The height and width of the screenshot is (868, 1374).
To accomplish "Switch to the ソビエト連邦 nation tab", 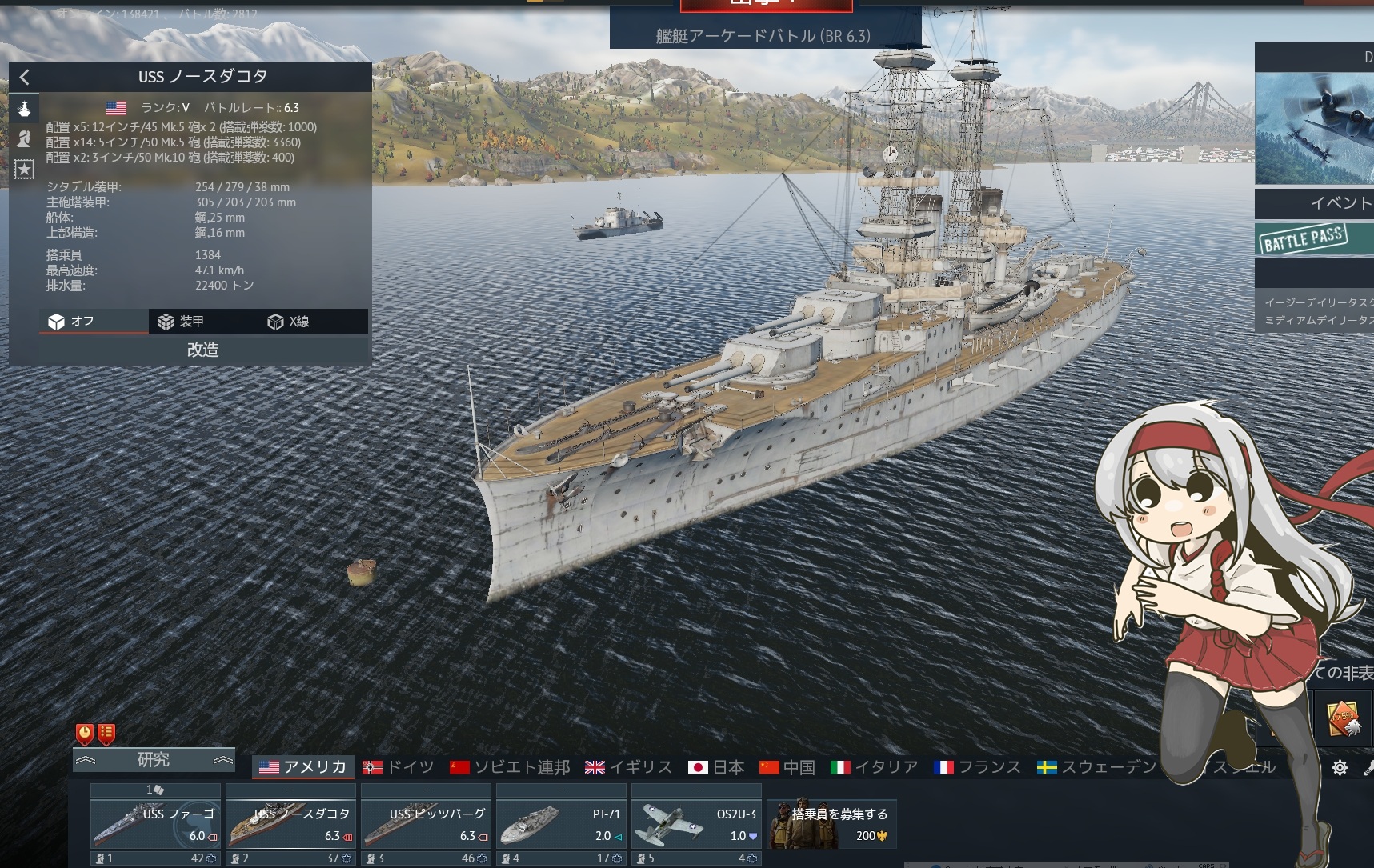I will [x=510, y=767].
